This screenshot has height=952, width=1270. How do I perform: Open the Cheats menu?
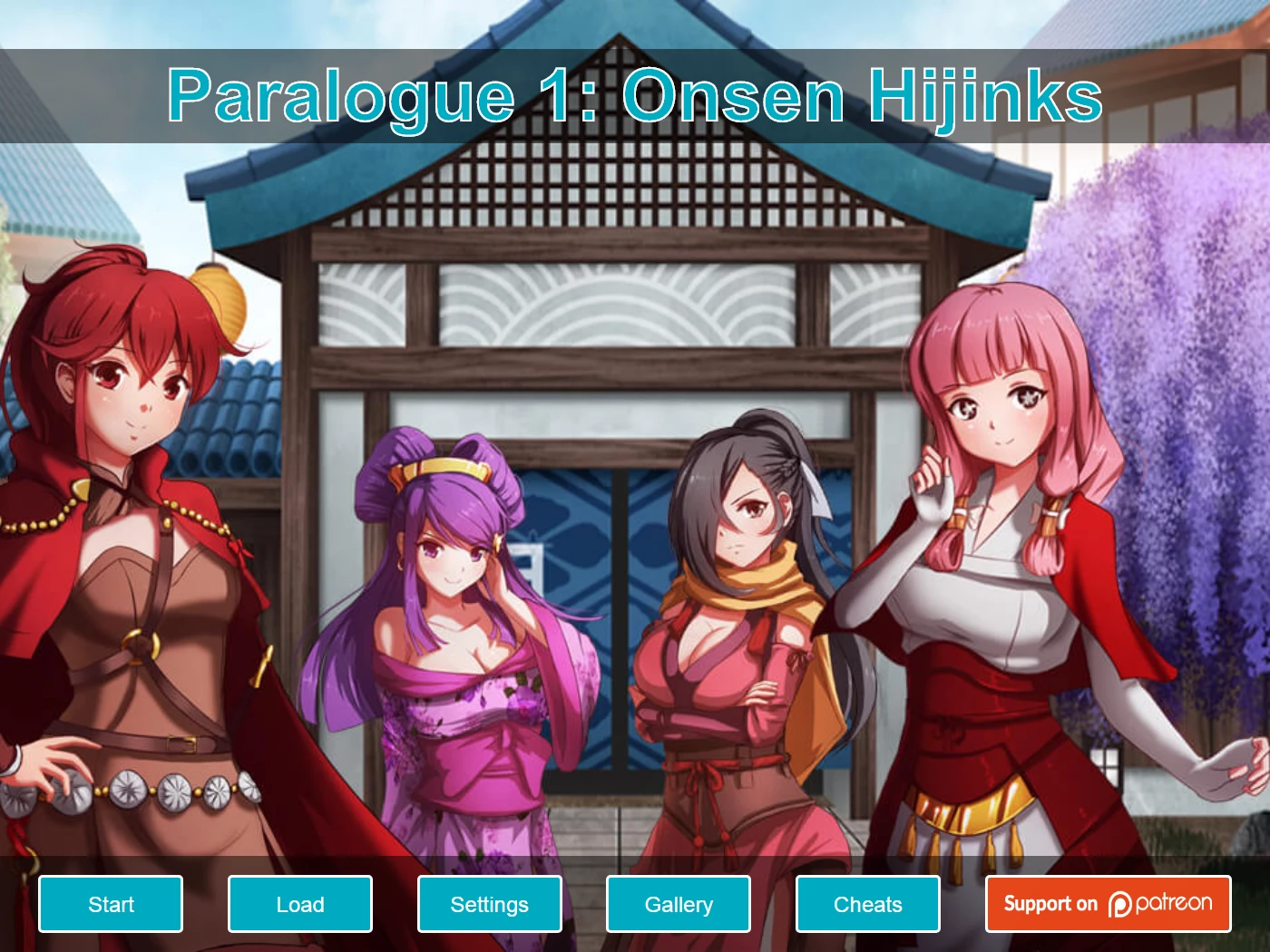pyautogui.click(x=868, y=904)
